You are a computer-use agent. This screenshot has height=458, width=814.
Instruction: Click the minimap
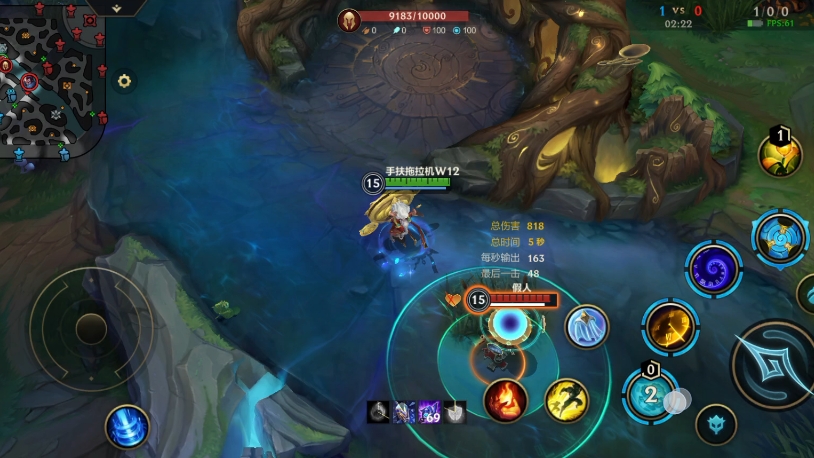pyautogui.click(x=50, y=75)
